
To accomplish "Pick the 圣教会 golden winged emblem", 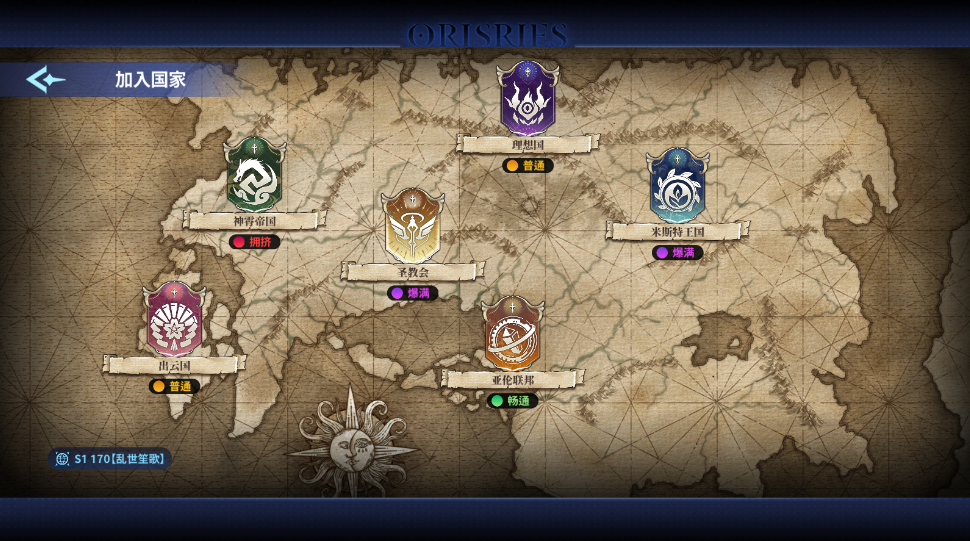I will pyautogui.click(x=412, y=226).
